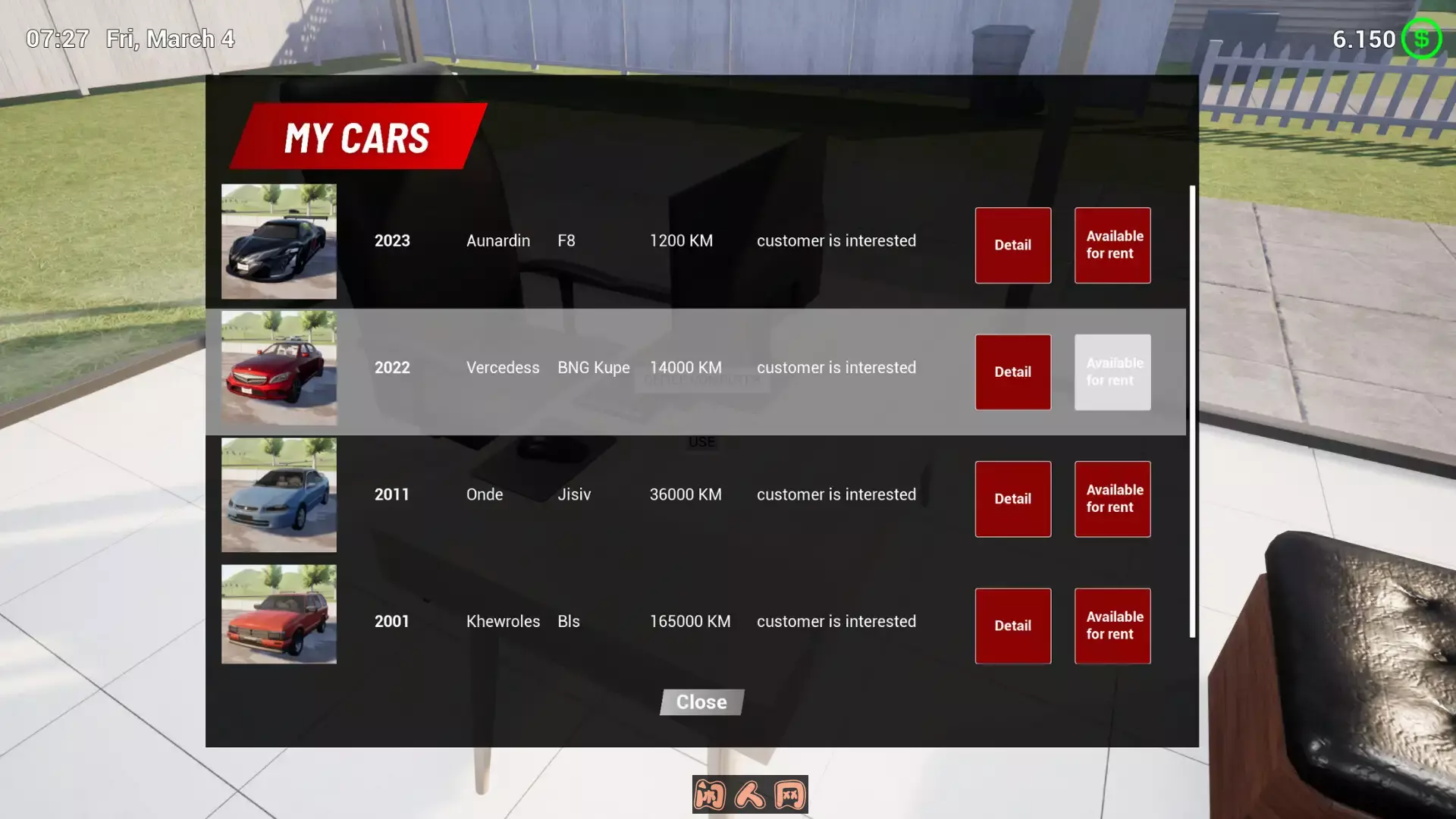The width and height of the screenshot is (1456, 819).
Task: Close the My Cars window
Action: (701, 702)
